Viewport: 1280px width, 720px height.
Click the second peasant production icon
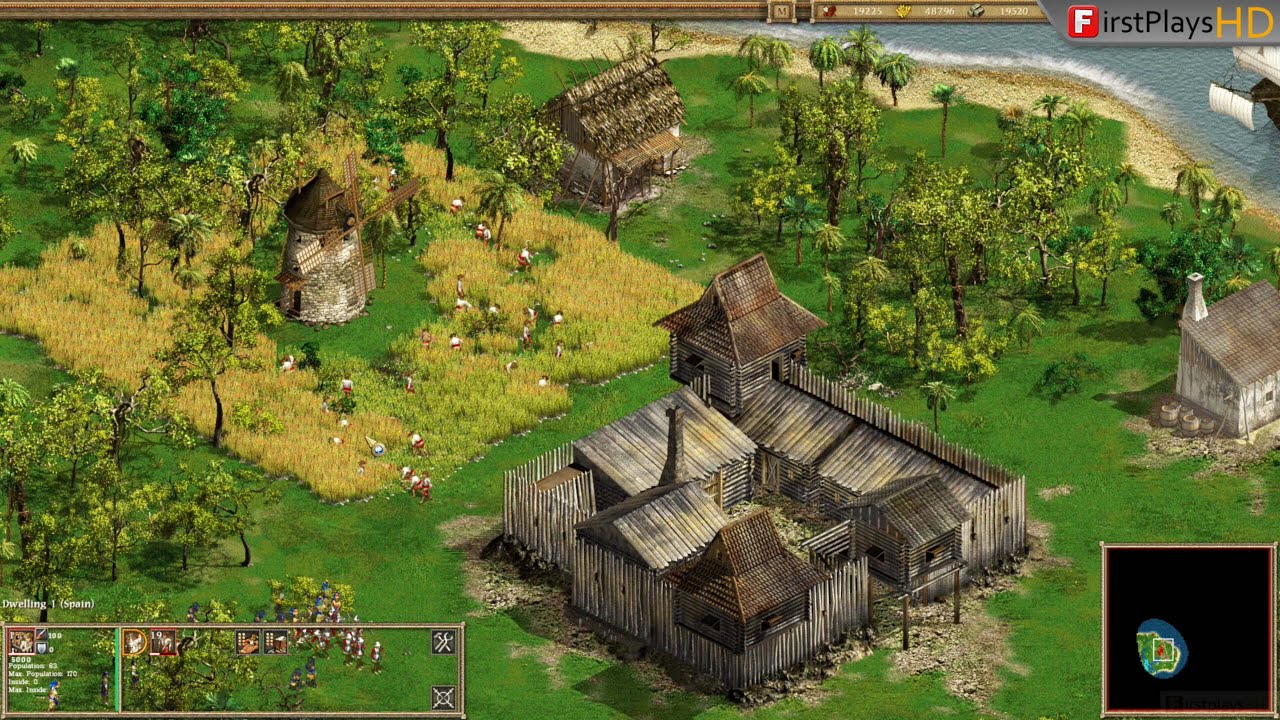[274, 642]
